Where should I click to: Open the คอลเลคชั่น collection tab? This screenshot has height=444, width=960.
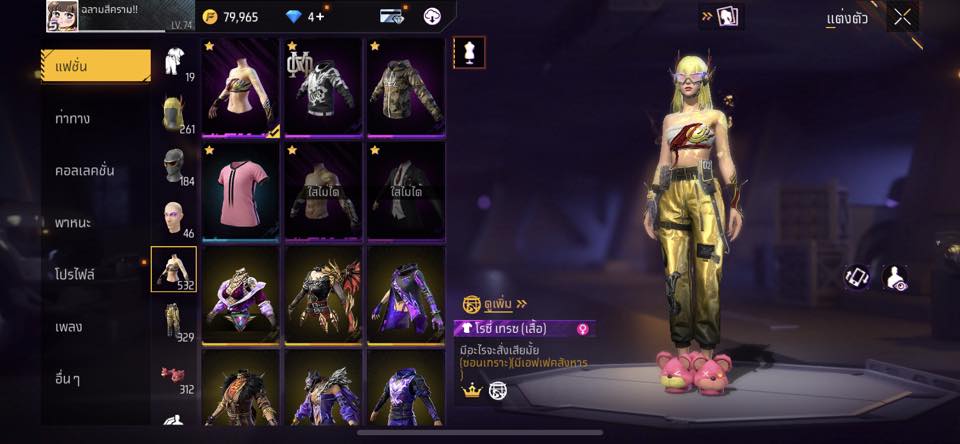85,170
